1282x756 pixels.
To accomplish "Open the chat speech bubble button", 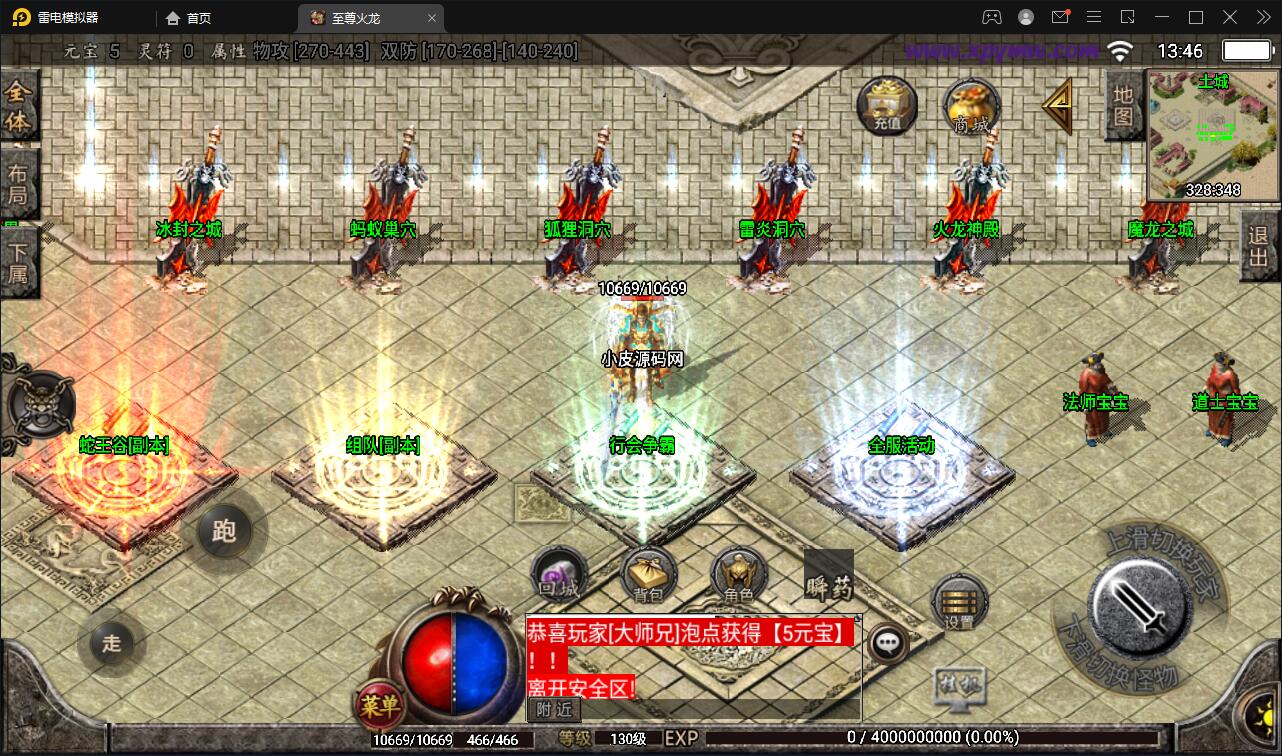I will click(887, 643).
